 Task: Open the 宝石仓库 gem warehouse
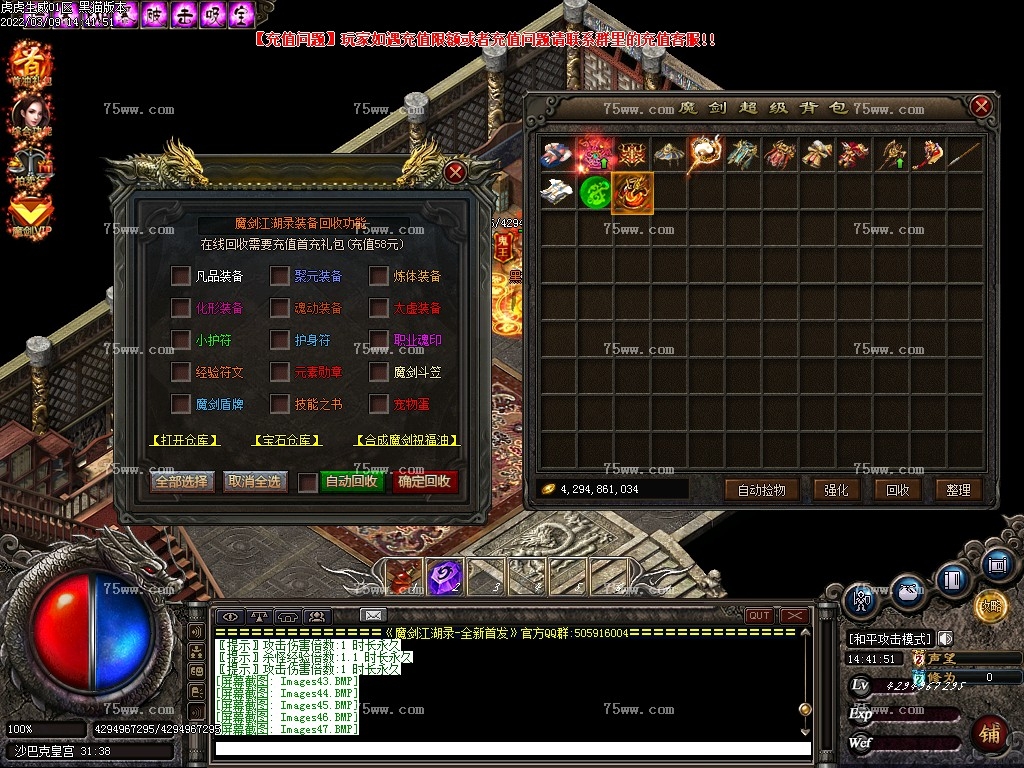[x=287, y=440]
